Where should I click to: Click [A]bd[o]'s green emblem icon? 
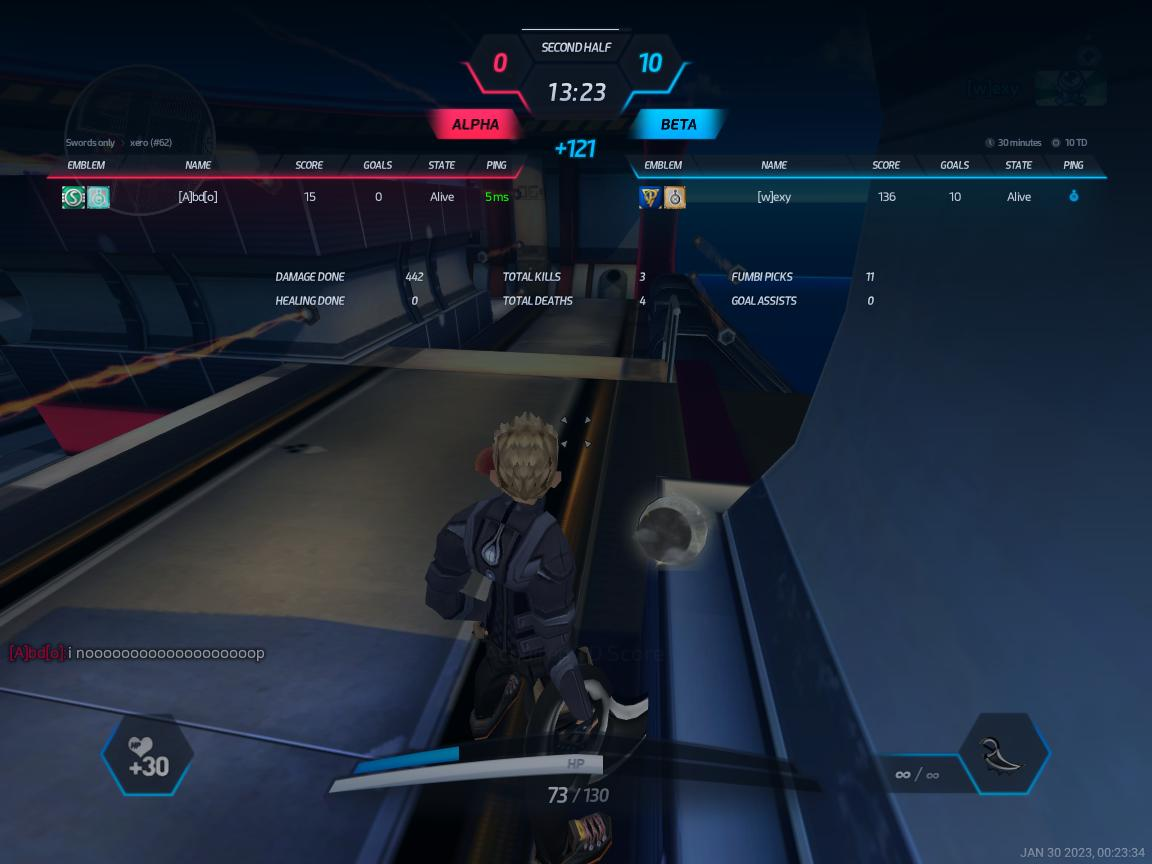click(x=73, y=197)
